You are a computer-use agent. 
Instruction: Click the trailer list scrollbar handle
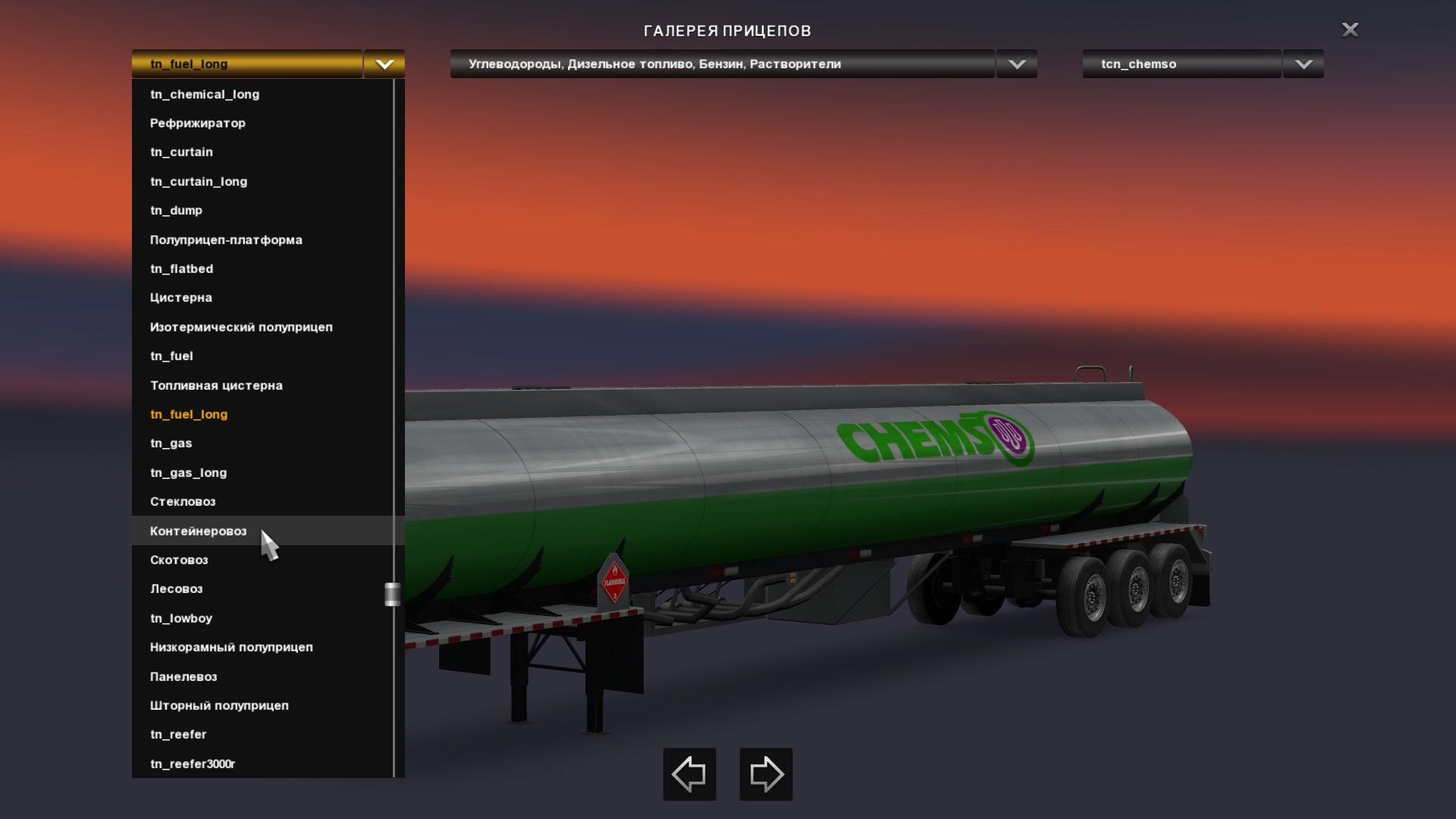coord(392,594)
